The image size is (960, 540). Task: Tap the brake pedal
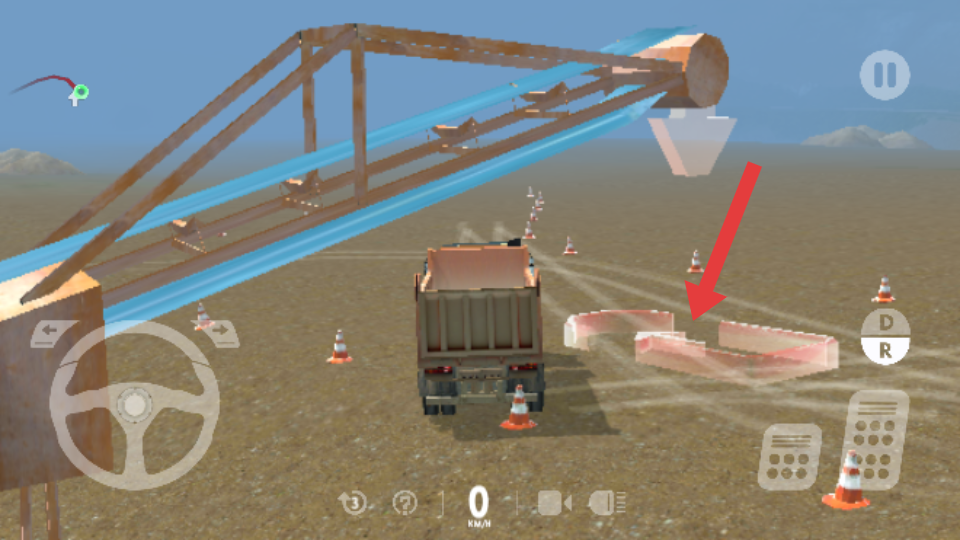point(789,457)
